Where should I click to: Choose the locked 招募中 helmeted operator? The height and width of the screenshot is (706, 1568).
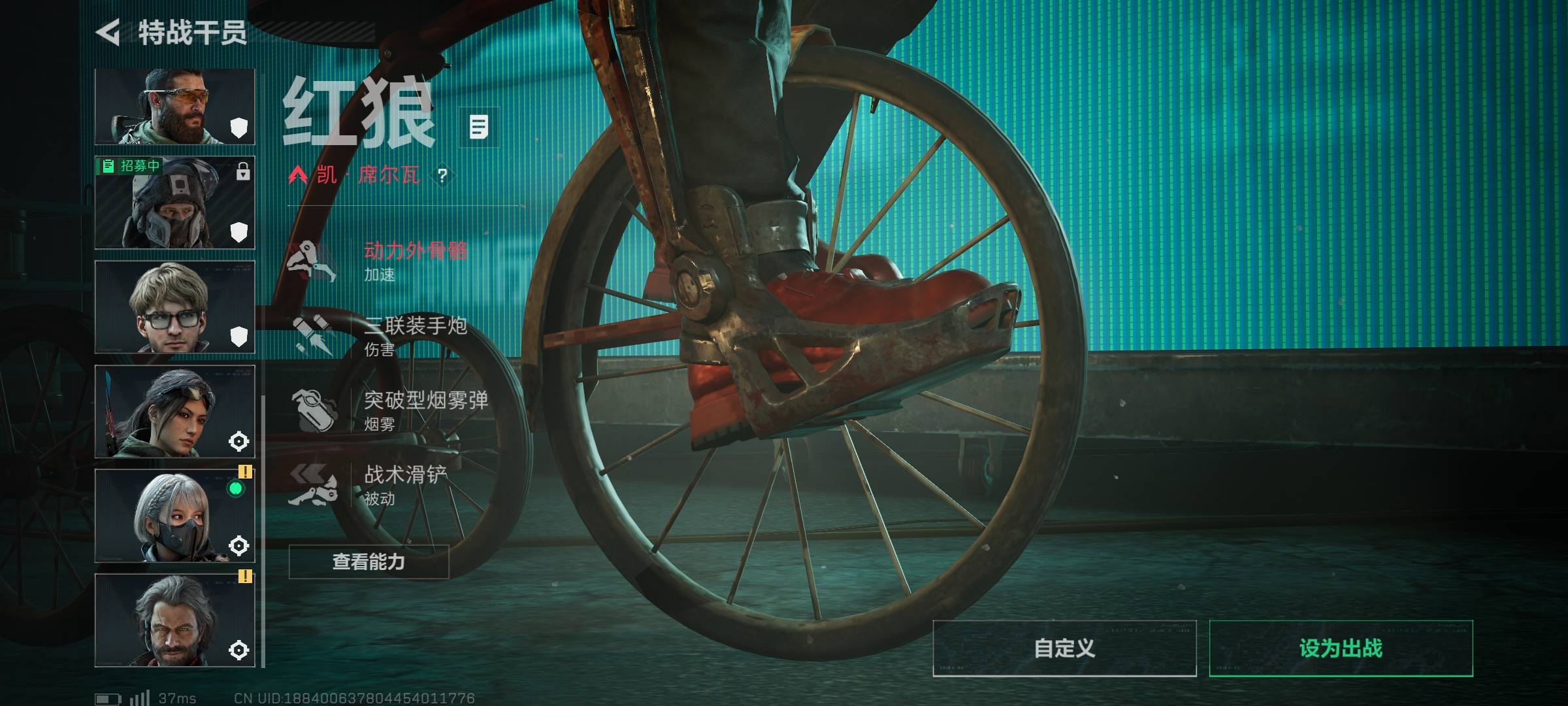tap(174, 203)
